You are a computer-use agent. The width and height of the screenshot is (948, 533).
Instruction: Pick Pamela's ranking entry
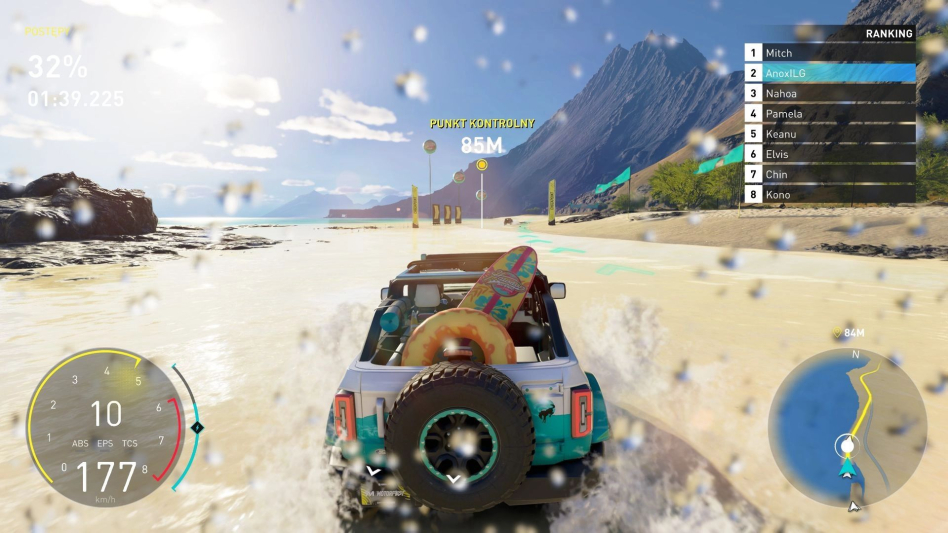click(829, 113)
